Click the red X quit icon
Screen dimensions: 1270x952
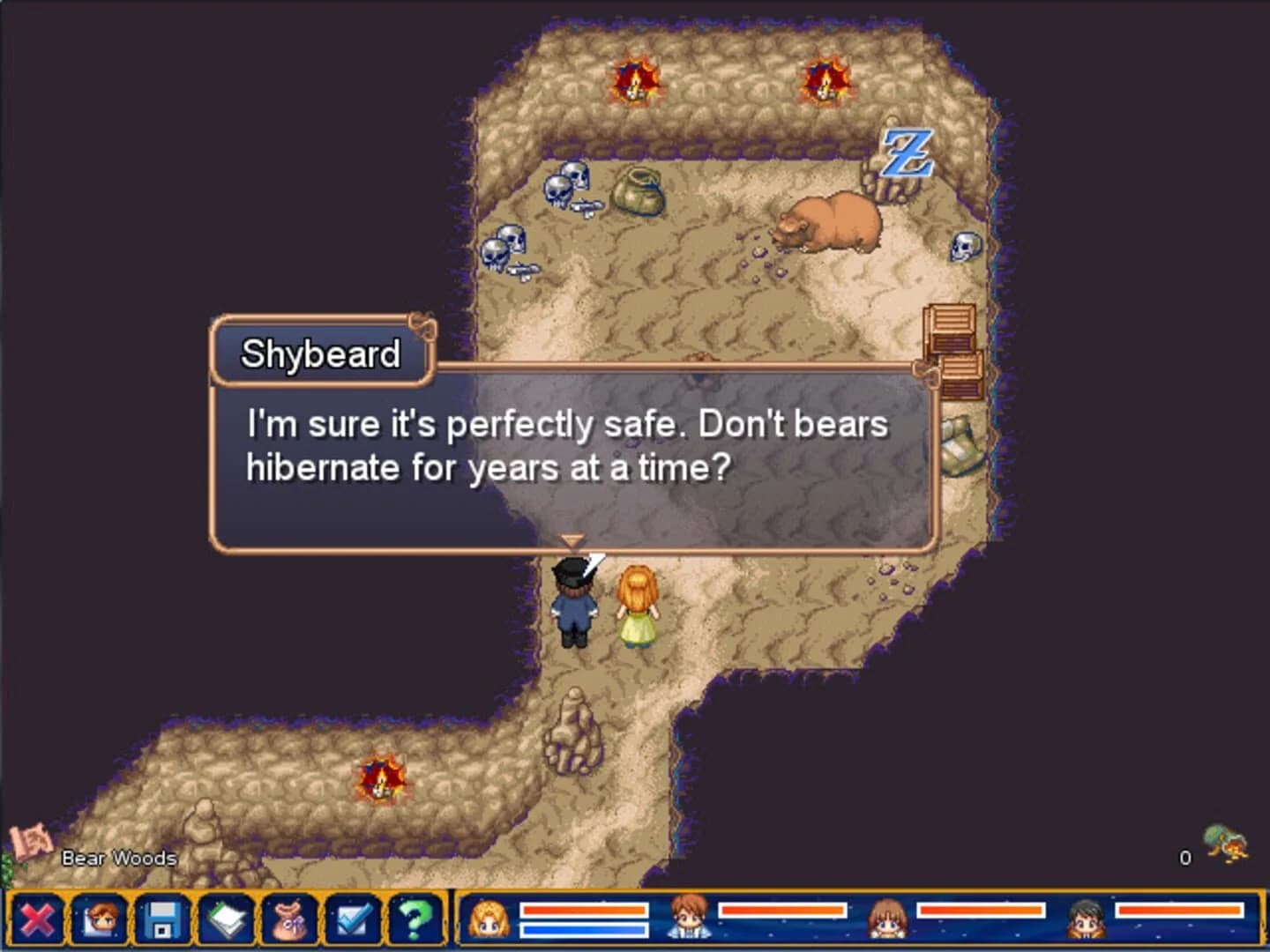click(x=38, y=921)
